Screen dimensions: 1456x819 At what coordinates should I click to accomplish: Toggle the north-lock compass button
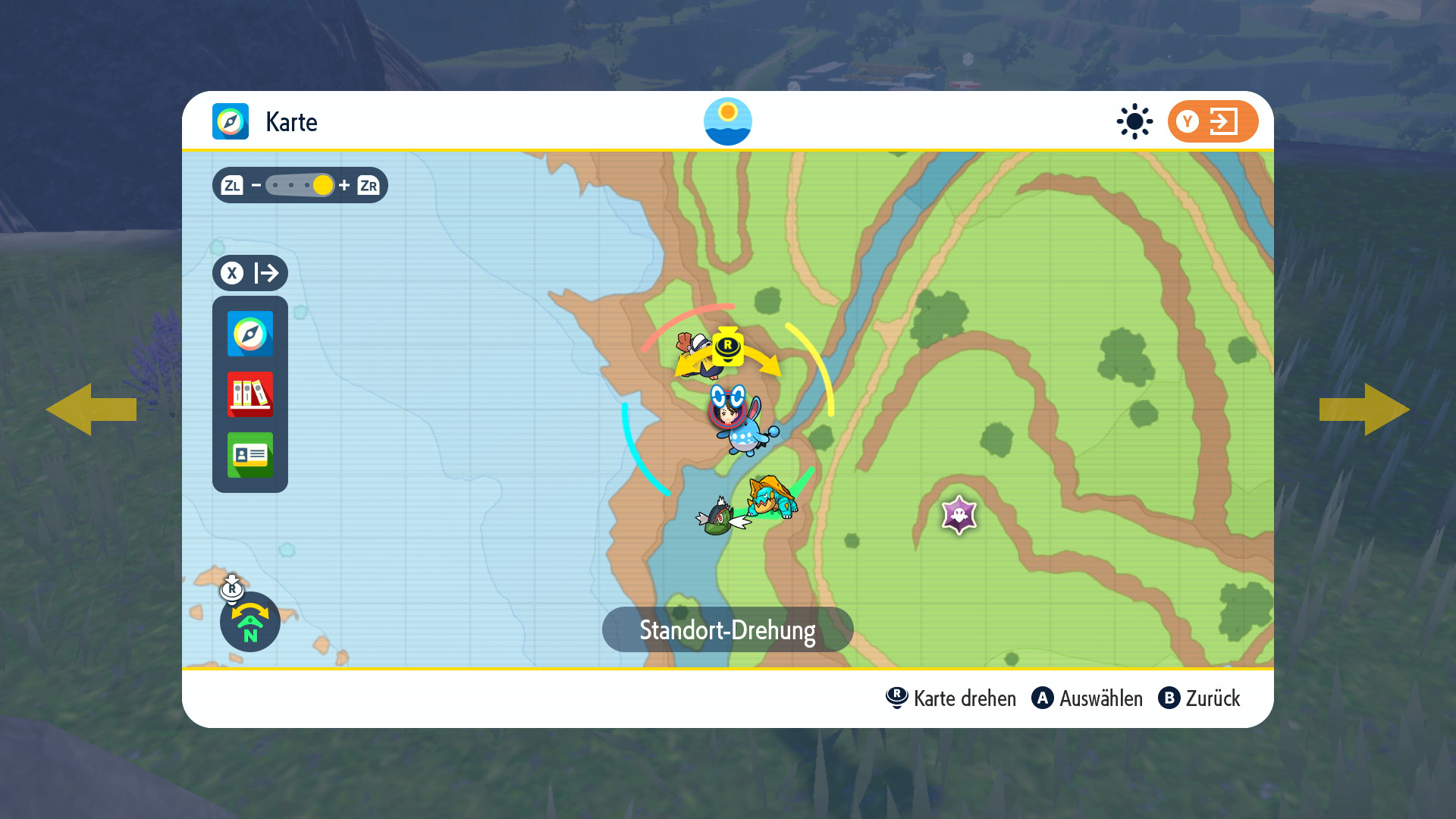click(250, 622)
